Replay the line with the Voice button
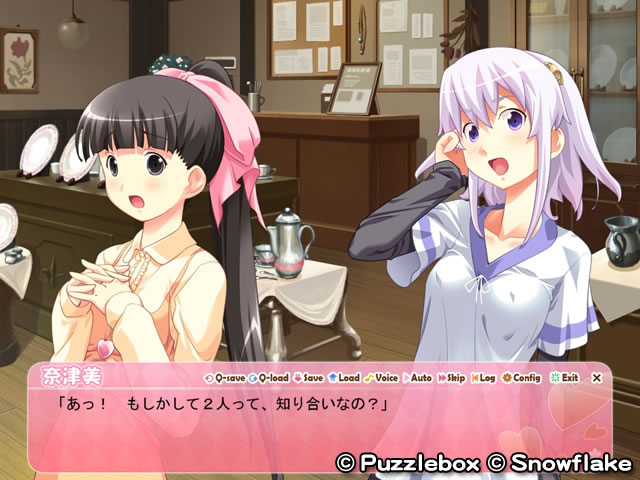Viewport: 640px width, 480px height. [x=381, y=378]
